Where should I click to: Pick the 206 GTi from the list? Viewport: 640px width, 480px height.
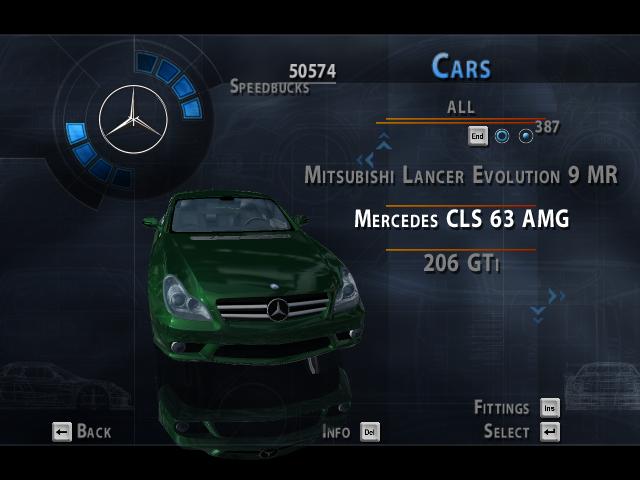[x=461, y=263]
